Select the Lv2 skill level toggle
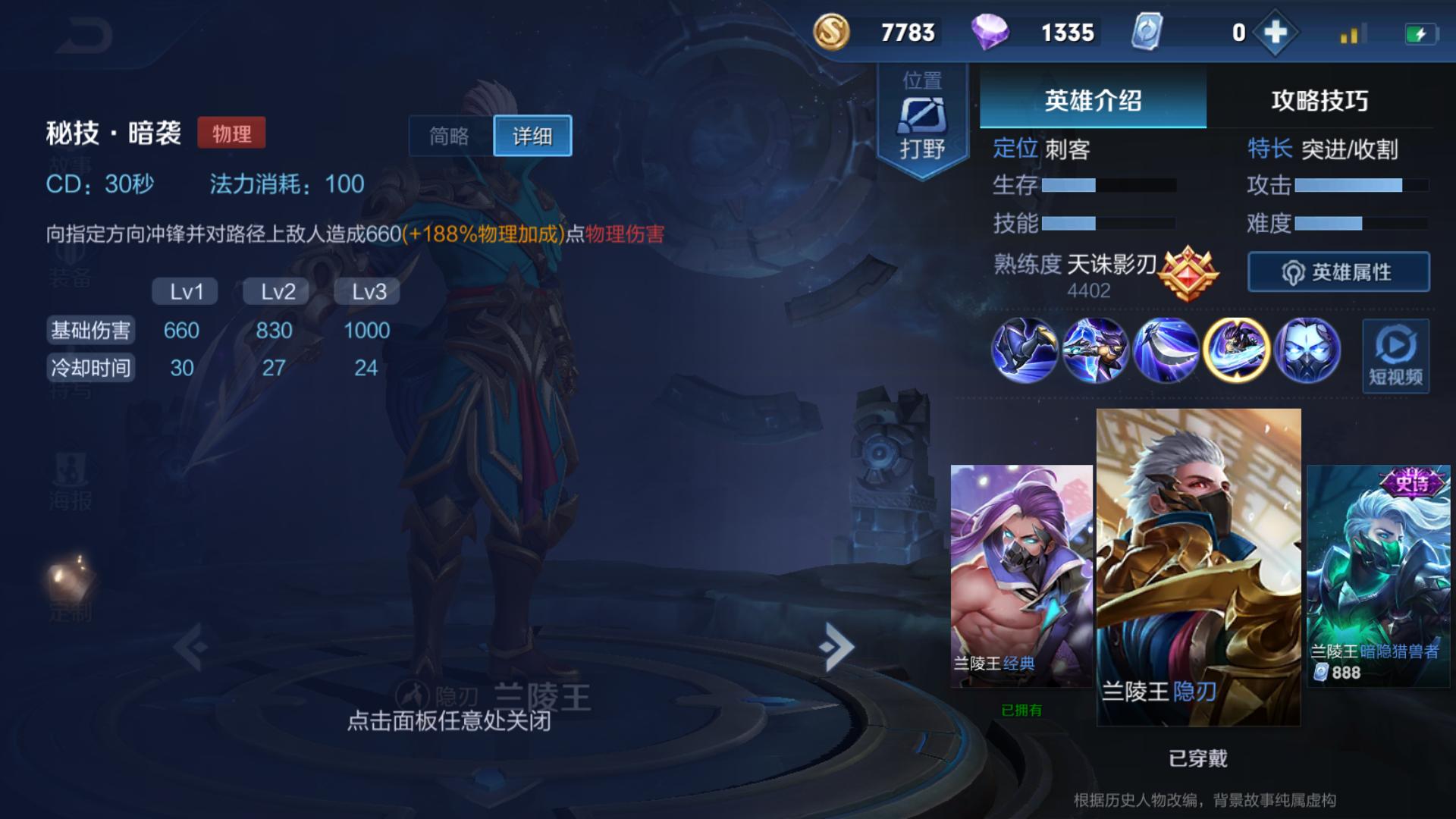The height and width of the screenshot is (819, 1456). pos(275,290)
